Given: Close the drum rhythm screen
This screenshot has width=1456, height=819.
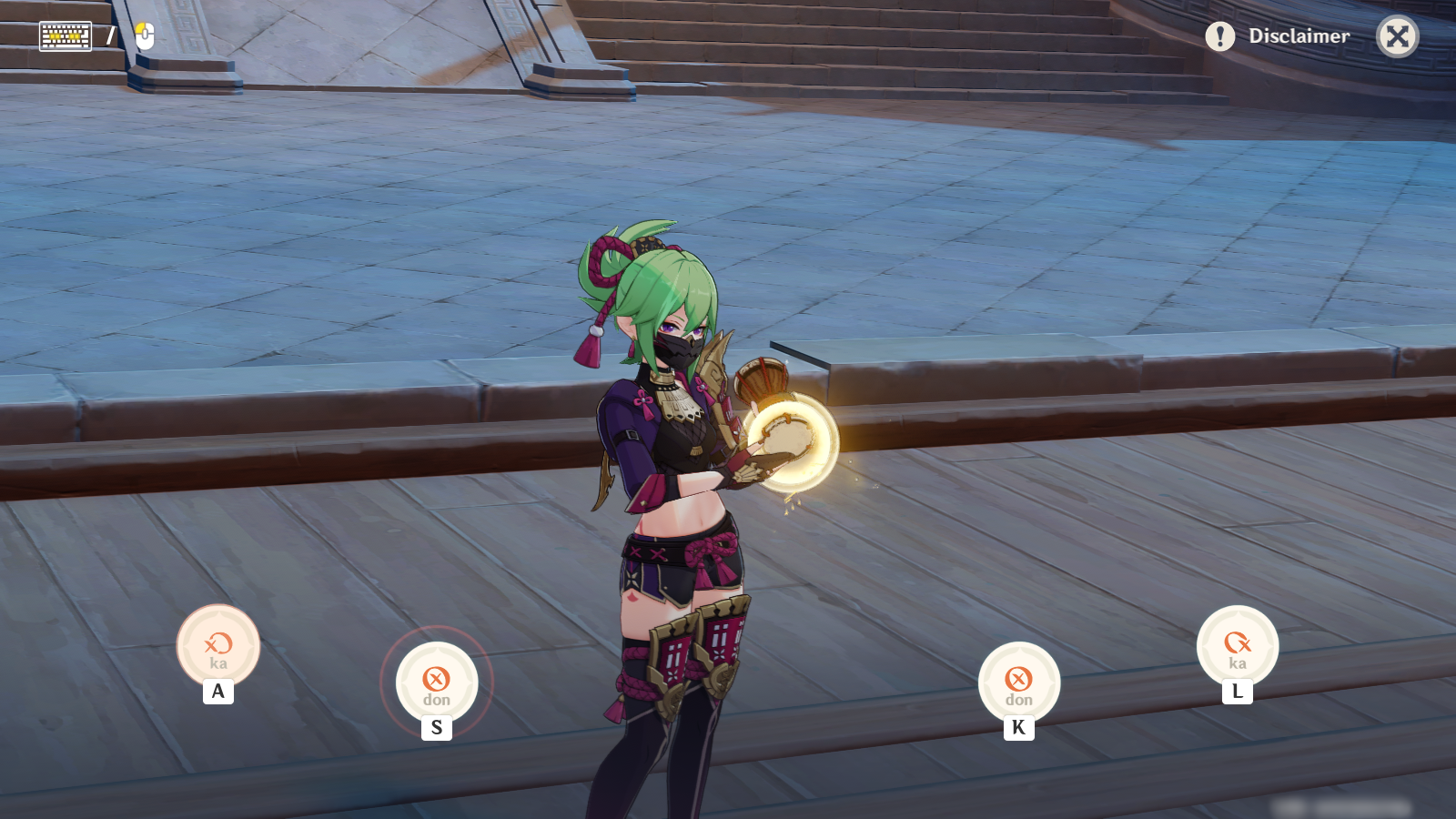Looking at the screenshot, I should pyautogui.click(x=1397, y=36).
